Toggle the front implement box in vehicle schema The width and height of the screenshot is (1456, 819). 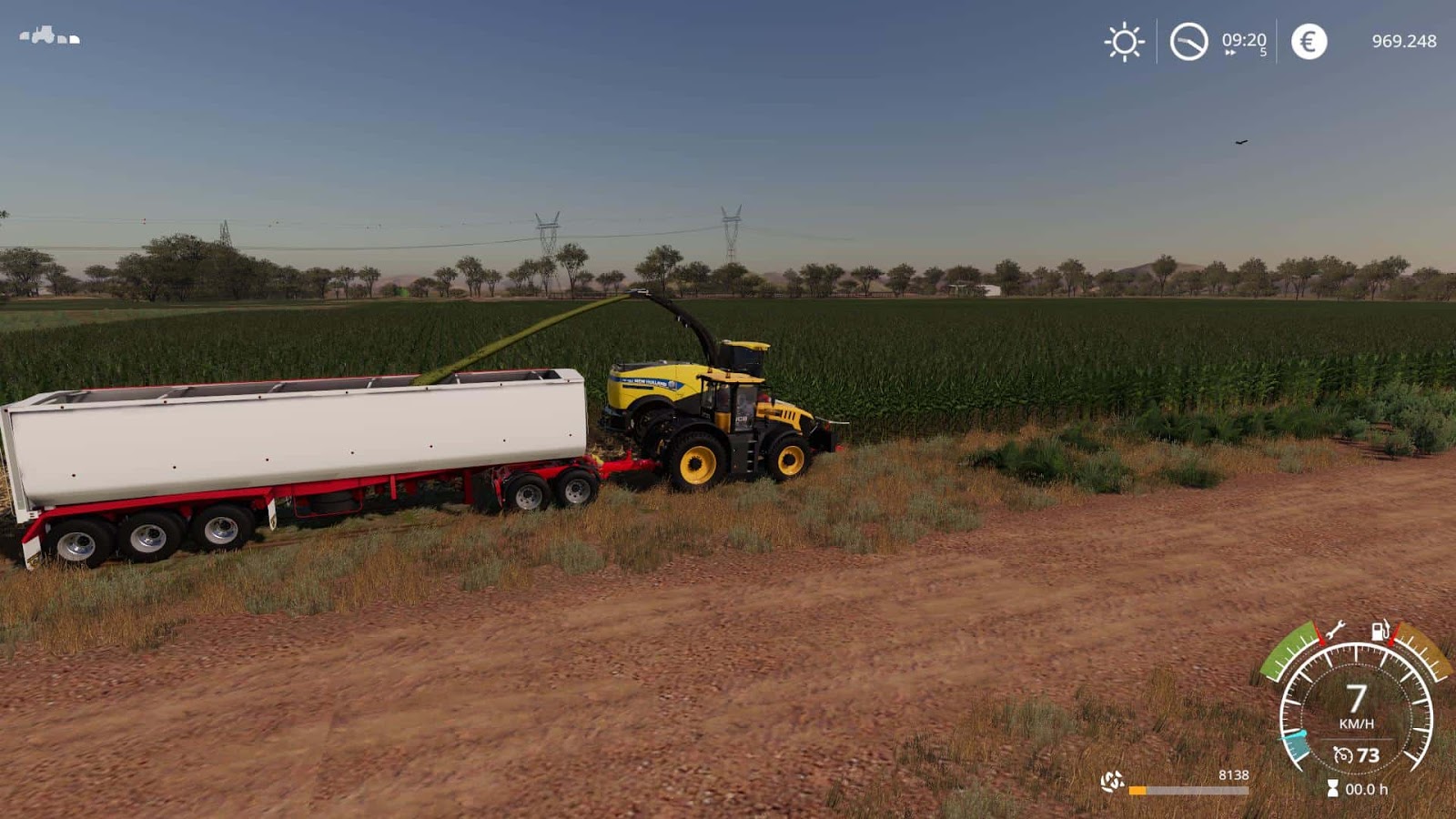point(24,37)
